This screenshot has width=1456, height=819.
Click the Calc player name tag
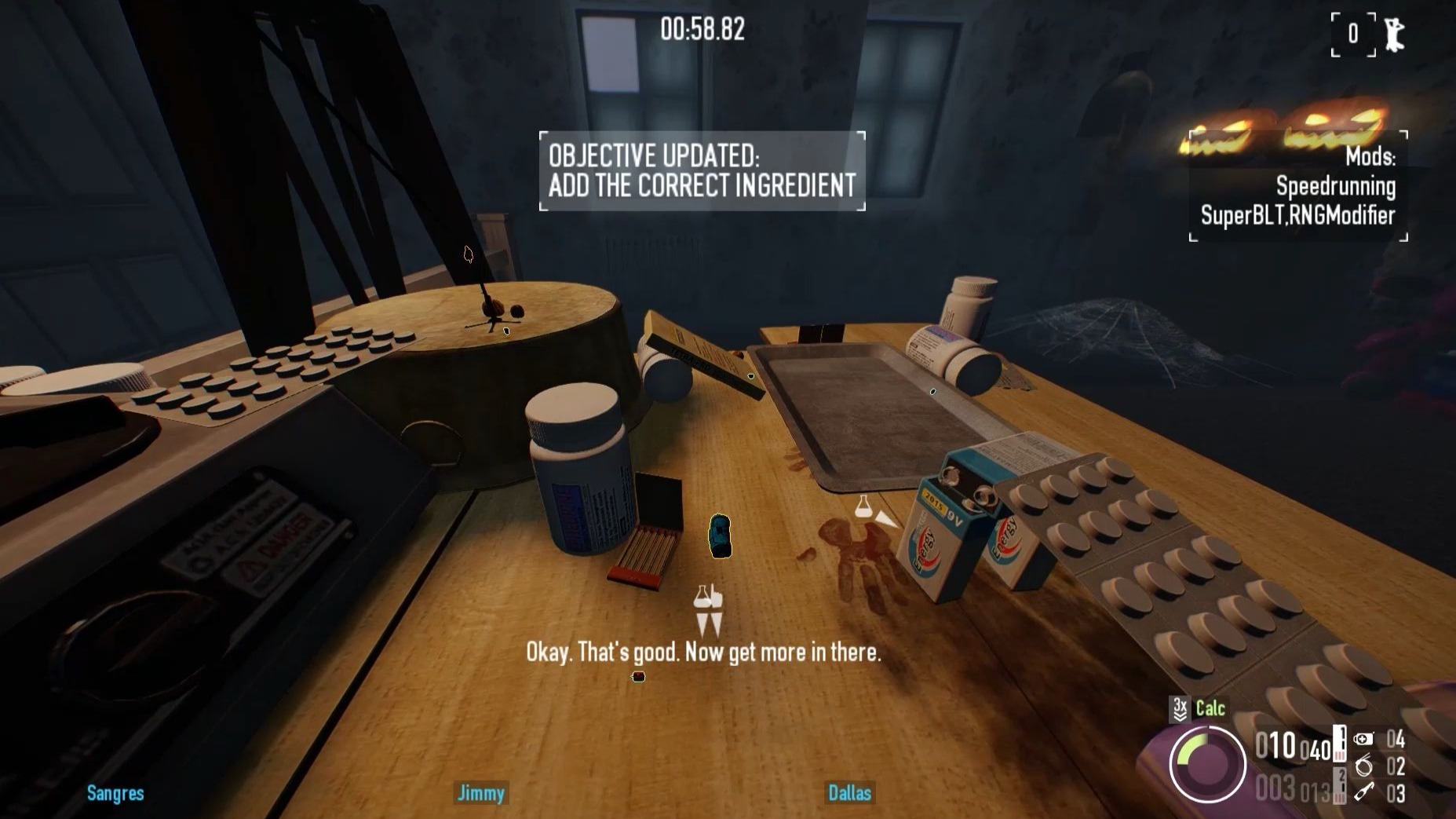tap(1210, 708)
